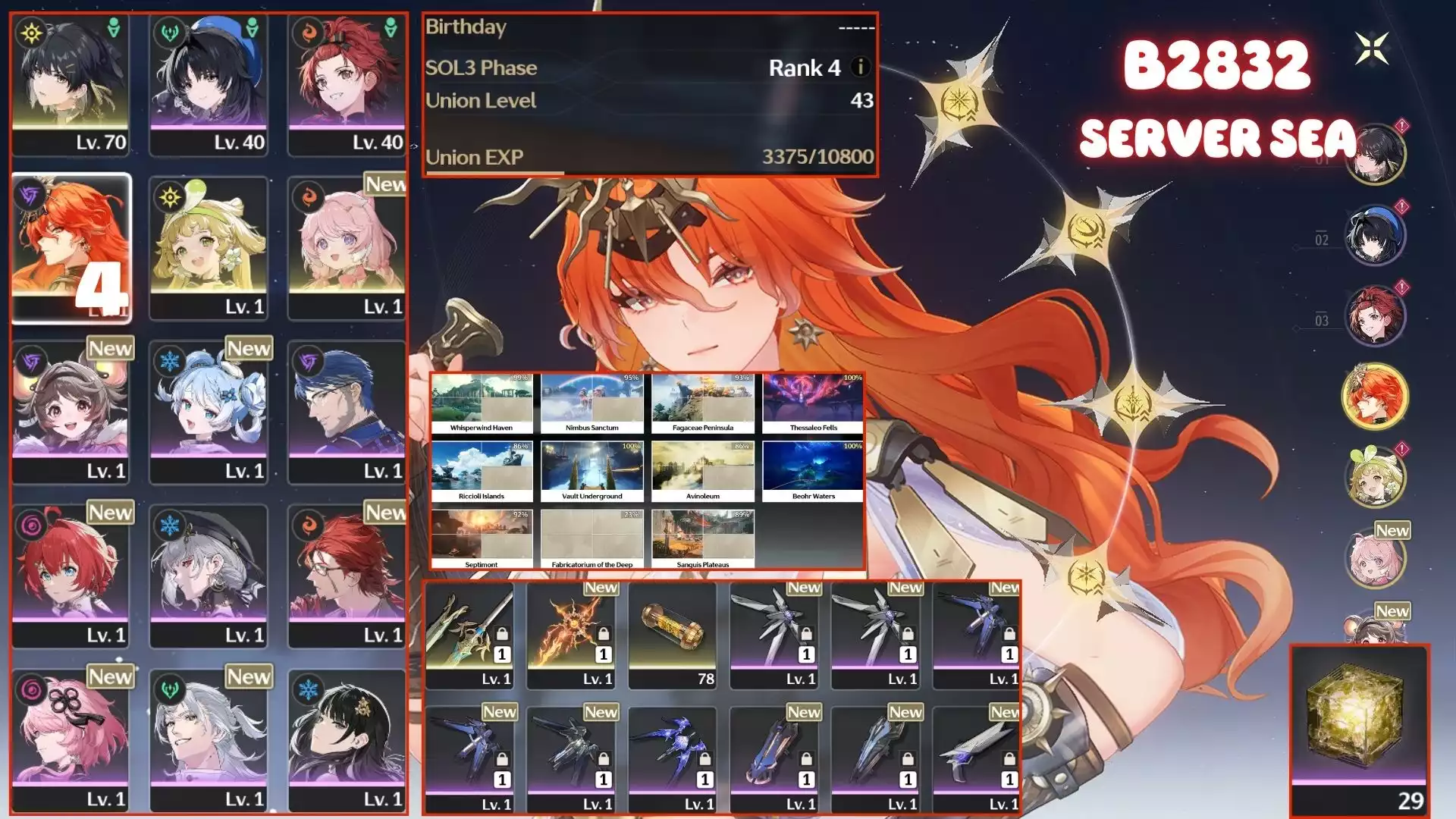This screenshot has height=819, width=1456.
Task: Open the SOL3 Phase info icon
Action: (860, 67)
